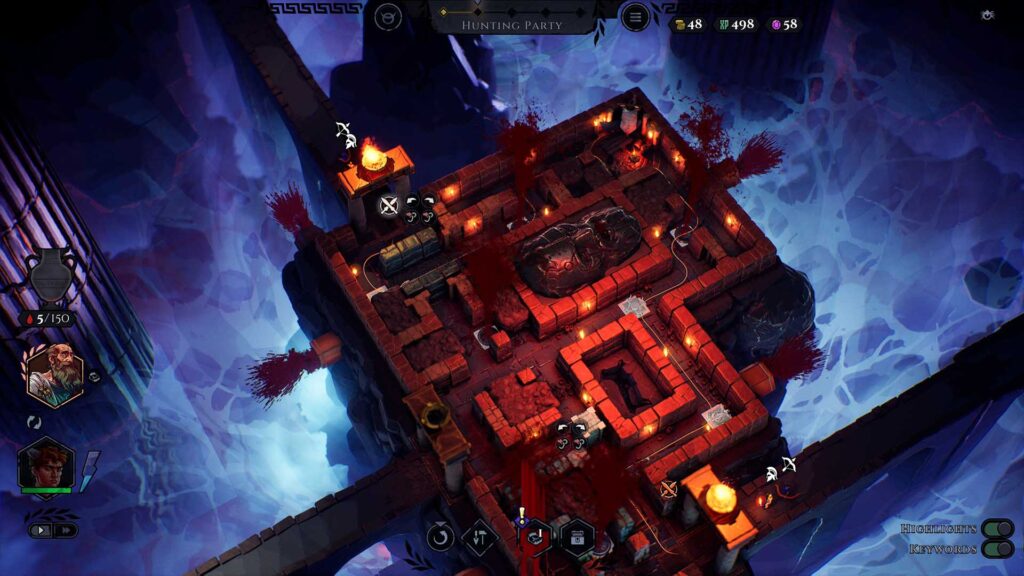This screenshot has width=1024, height=576.
Task: Toggle the Keywords switch
Action: pyautogui.click(x=995, y=548)
